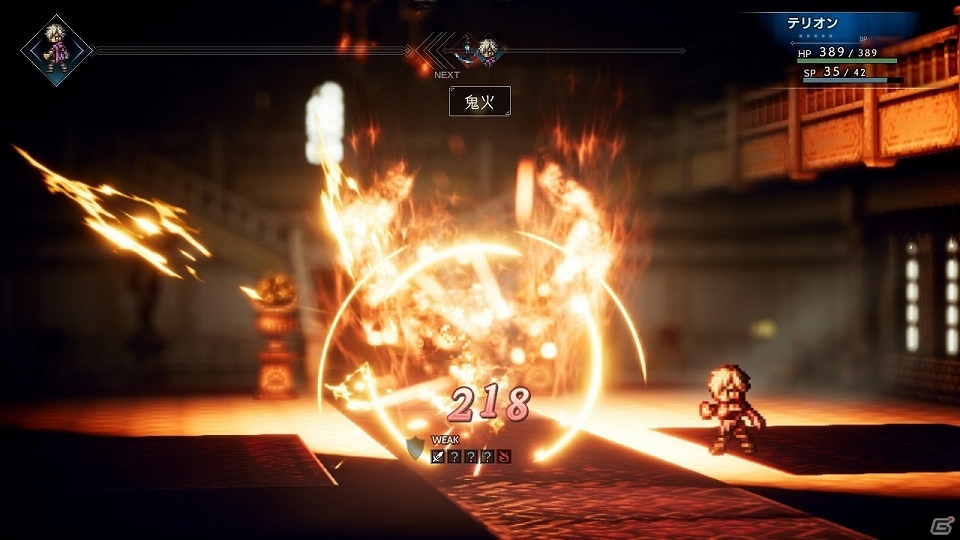
Task: Click the 鬼火 skill name box
Action: (x=479, y=101)
